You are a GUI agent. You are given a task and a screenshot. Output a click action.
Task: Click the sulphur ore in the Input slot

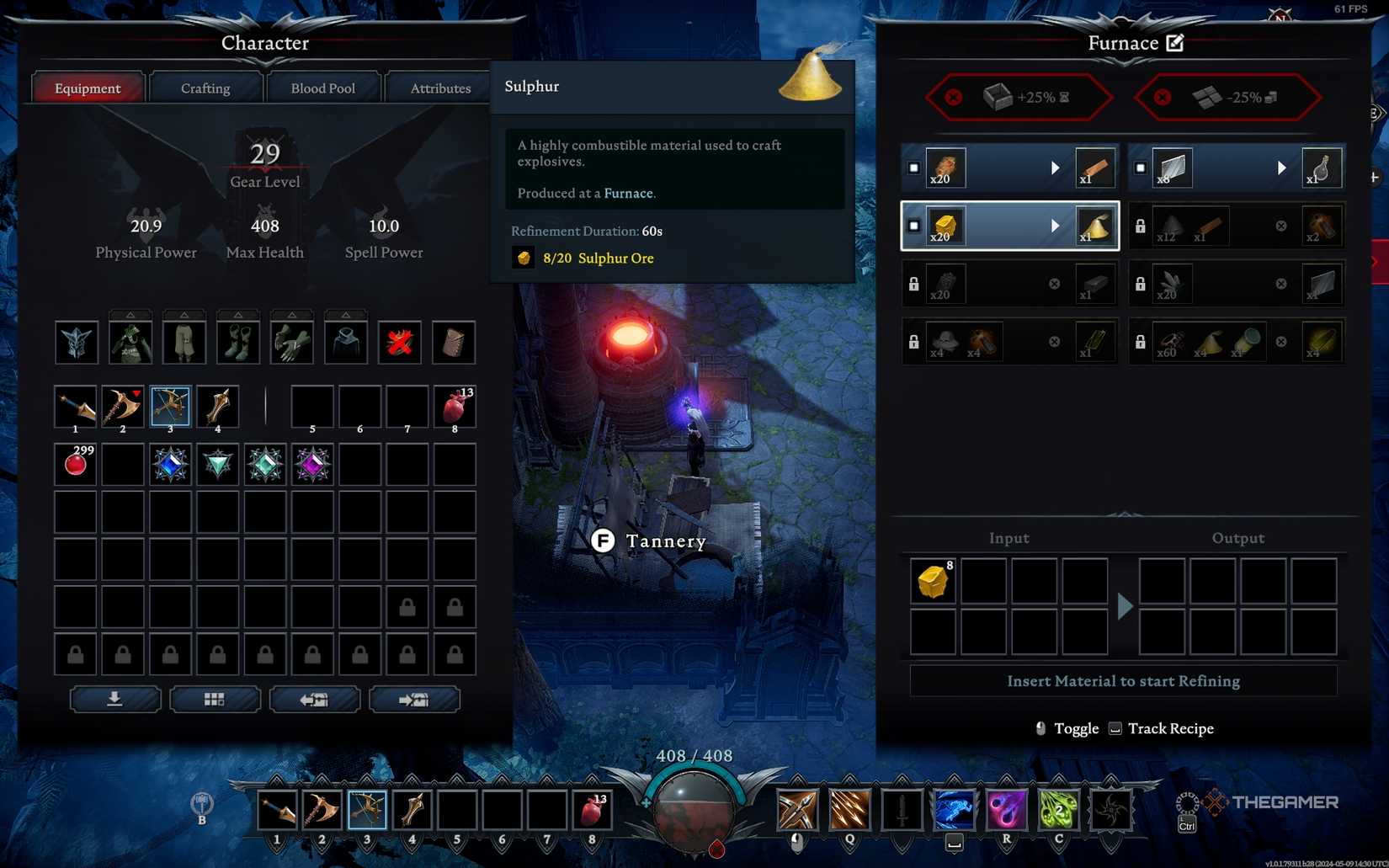(x=933, y=581)
